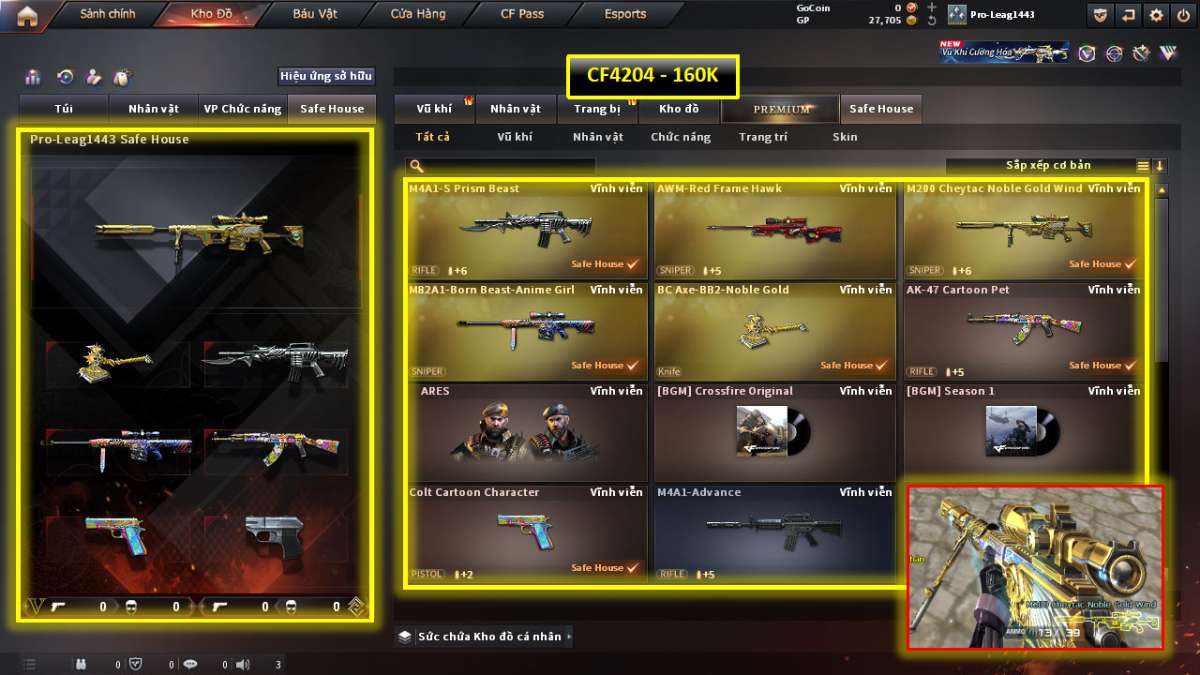Viewport: 1200px width, 675px height.
Task: Switch to the Esports tab
Action: [x=625, y=15]
